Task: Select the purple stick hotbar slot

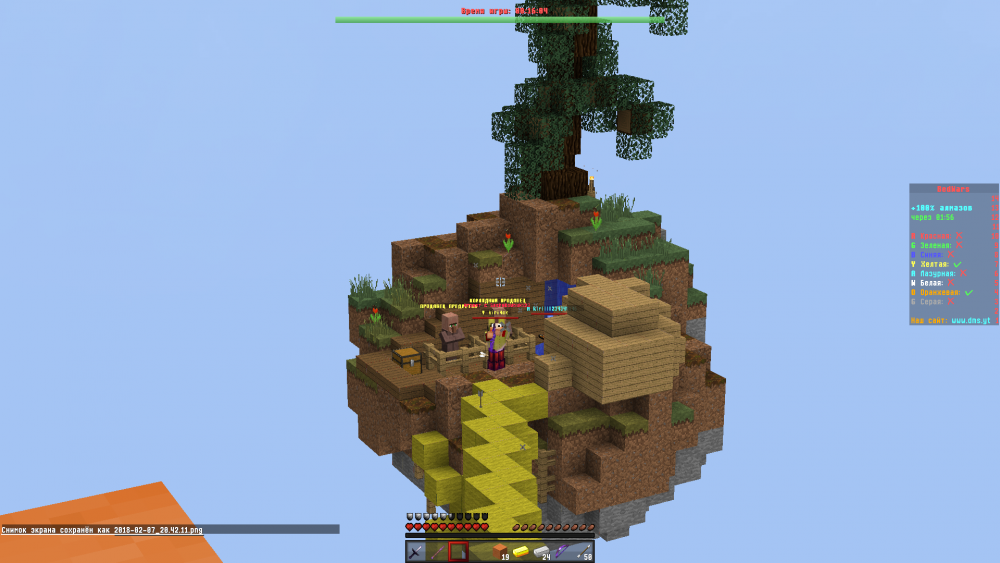Action: [x=437, y=551]
